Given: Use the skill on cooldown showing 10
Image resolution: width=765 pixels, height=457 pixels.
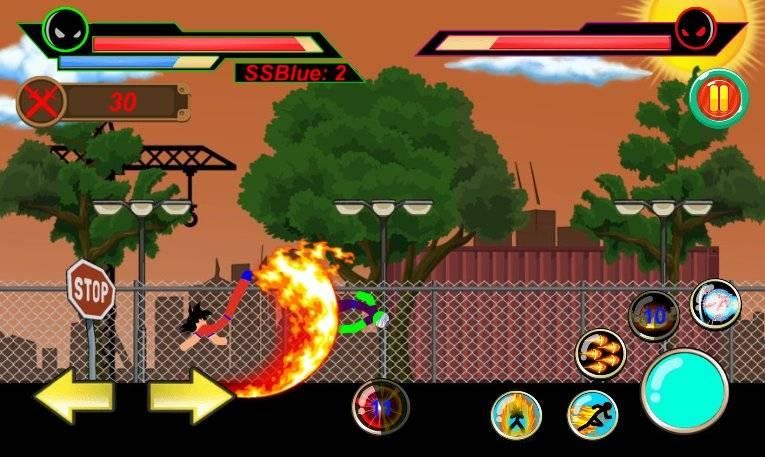Looking at the screenshot, I should coord(653,315).
